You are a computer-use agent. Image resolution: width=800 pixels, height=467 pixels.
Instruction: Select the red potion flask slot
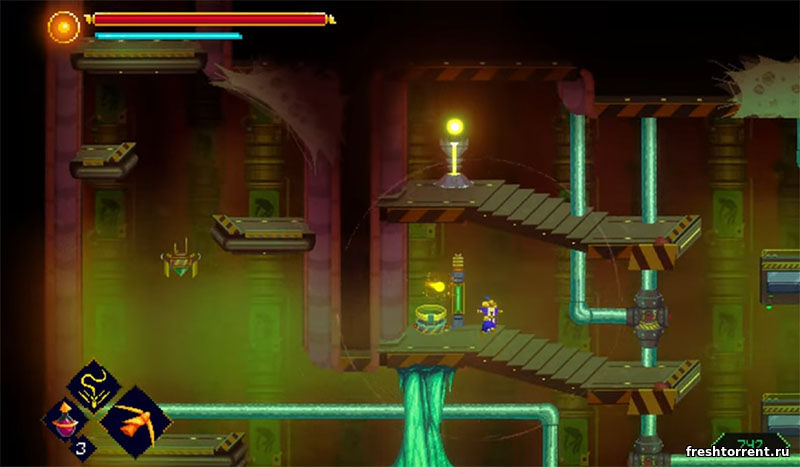[68, 418]
